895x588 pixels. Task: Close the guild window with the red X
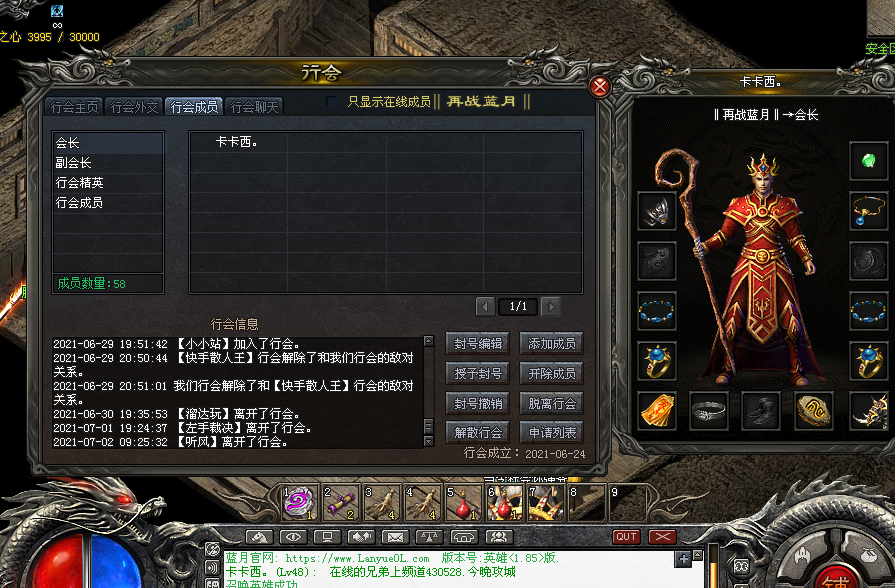600,87
